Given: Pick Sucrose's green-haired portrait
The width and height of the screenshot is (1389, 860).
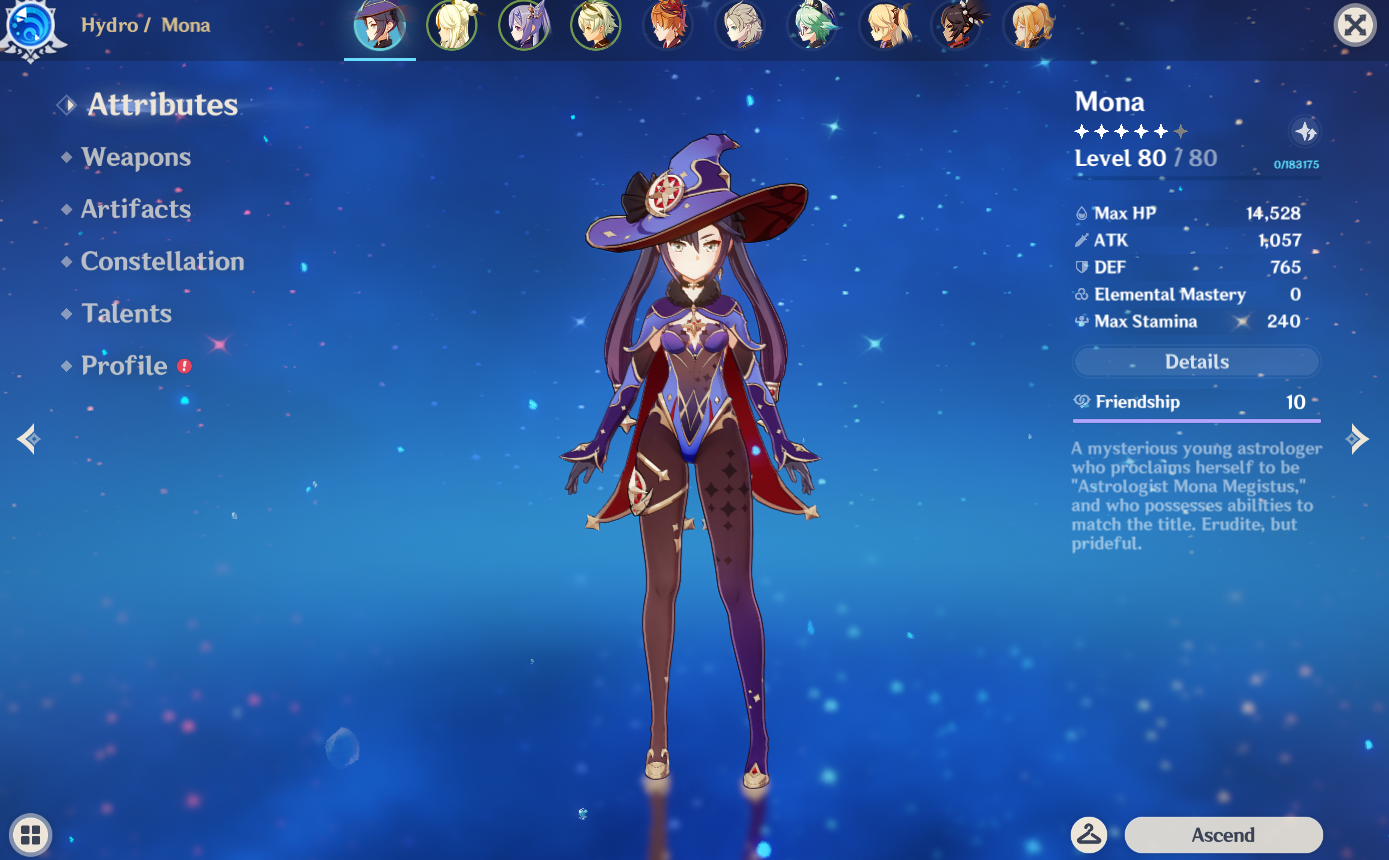Looking at the screenshot, I should (x=812, y=25).
